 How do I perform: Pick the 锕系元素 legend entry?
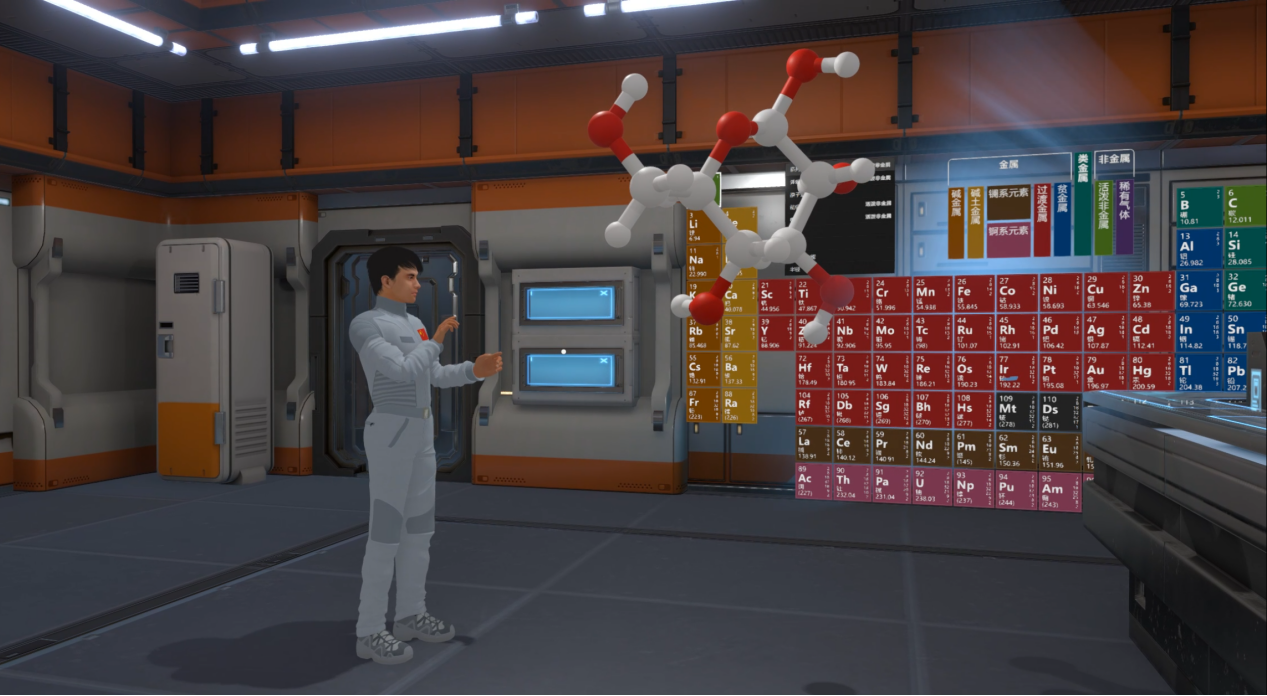[x=1008, y=230]
